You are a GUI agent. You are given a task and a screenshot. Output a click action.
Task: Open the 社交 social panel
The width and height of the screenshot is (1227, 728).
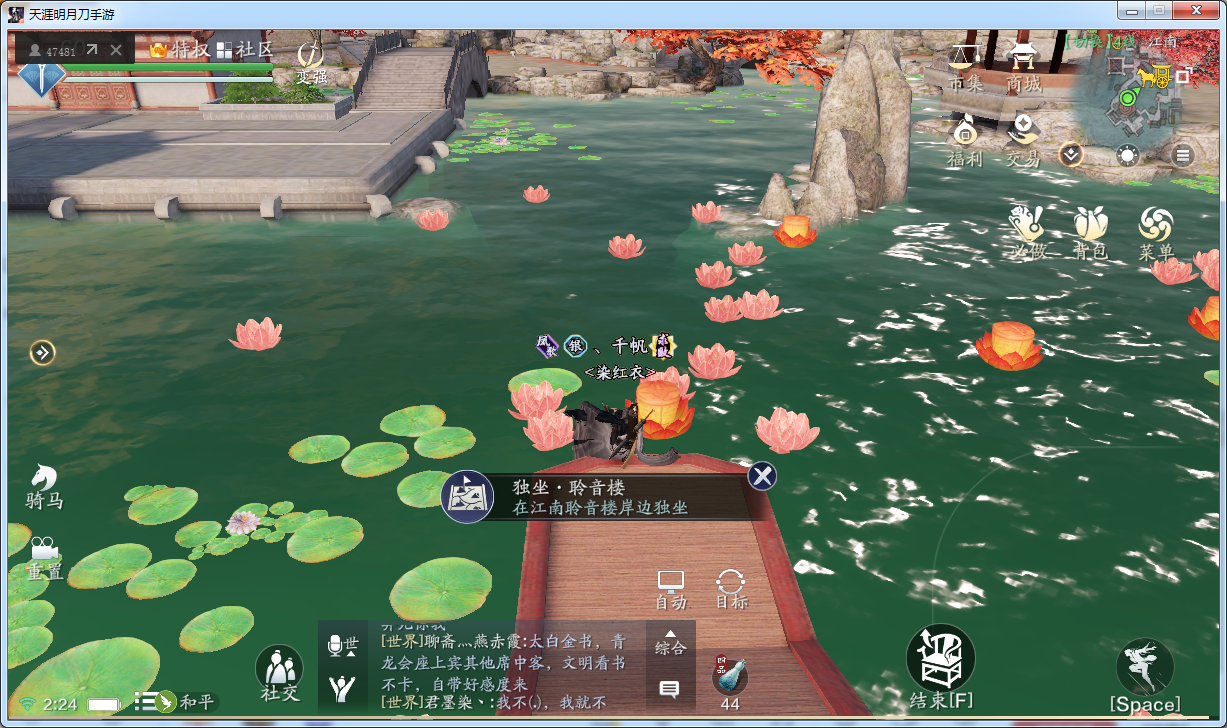tap(280, 671)
